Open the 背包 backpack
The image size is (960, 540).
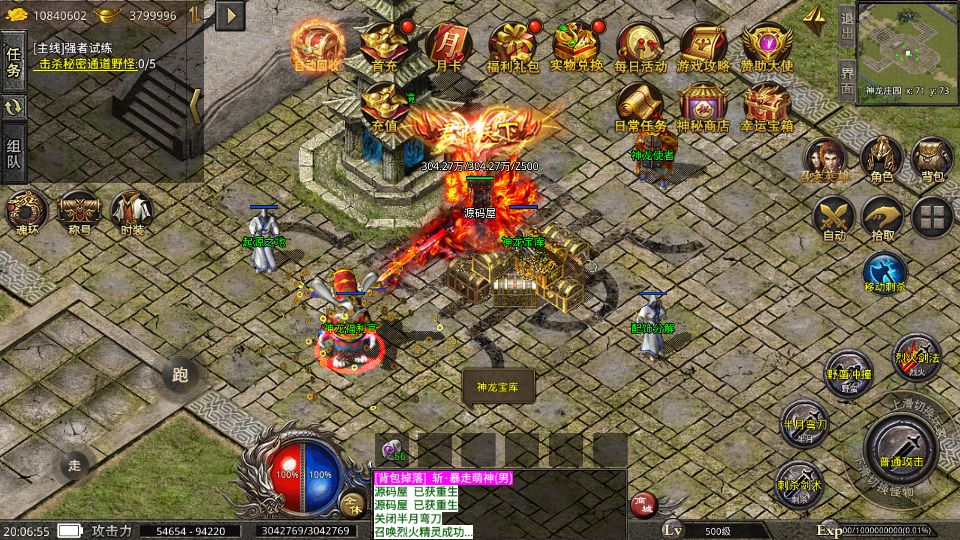coord(932,158)
